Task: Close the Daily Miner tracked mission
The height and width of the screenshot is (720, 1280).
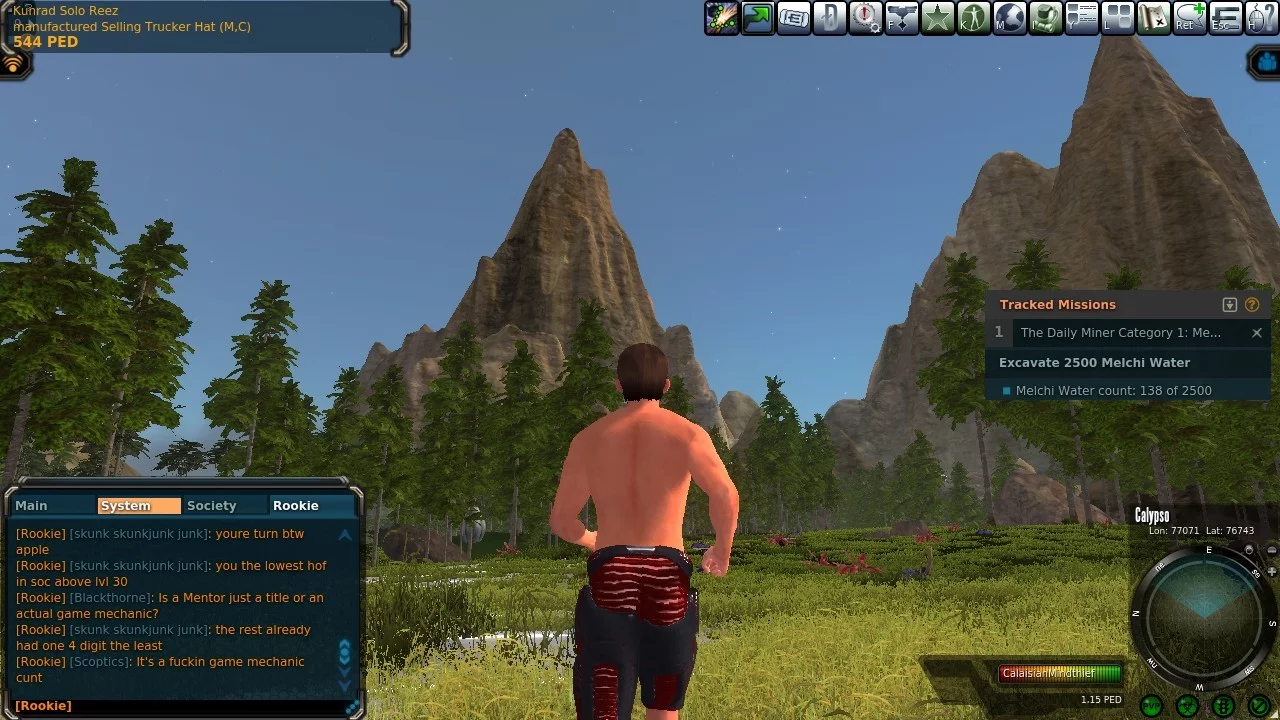Action: (x=1257, y=333)
